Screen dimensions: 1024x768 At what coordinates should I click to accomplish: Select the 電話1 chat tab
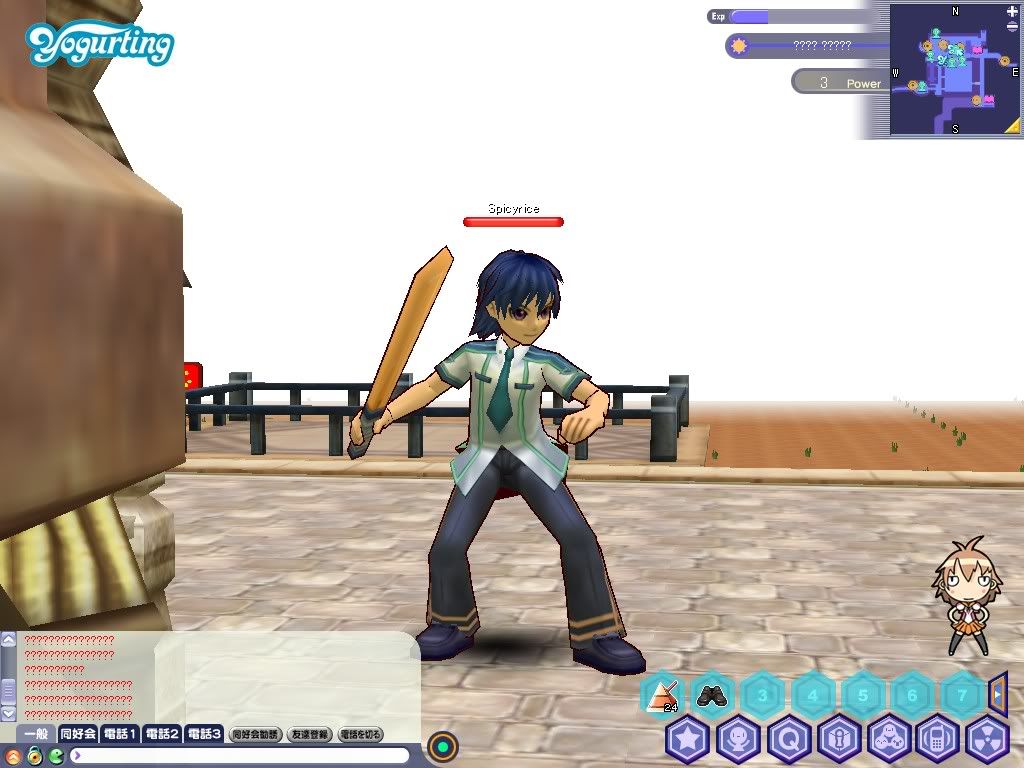120,734
